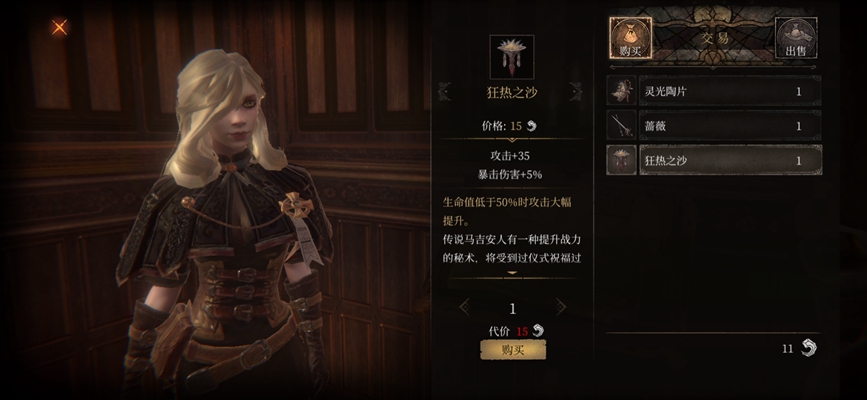
Task: Show previous item with left ornate arrow
Action: (445, 92)
